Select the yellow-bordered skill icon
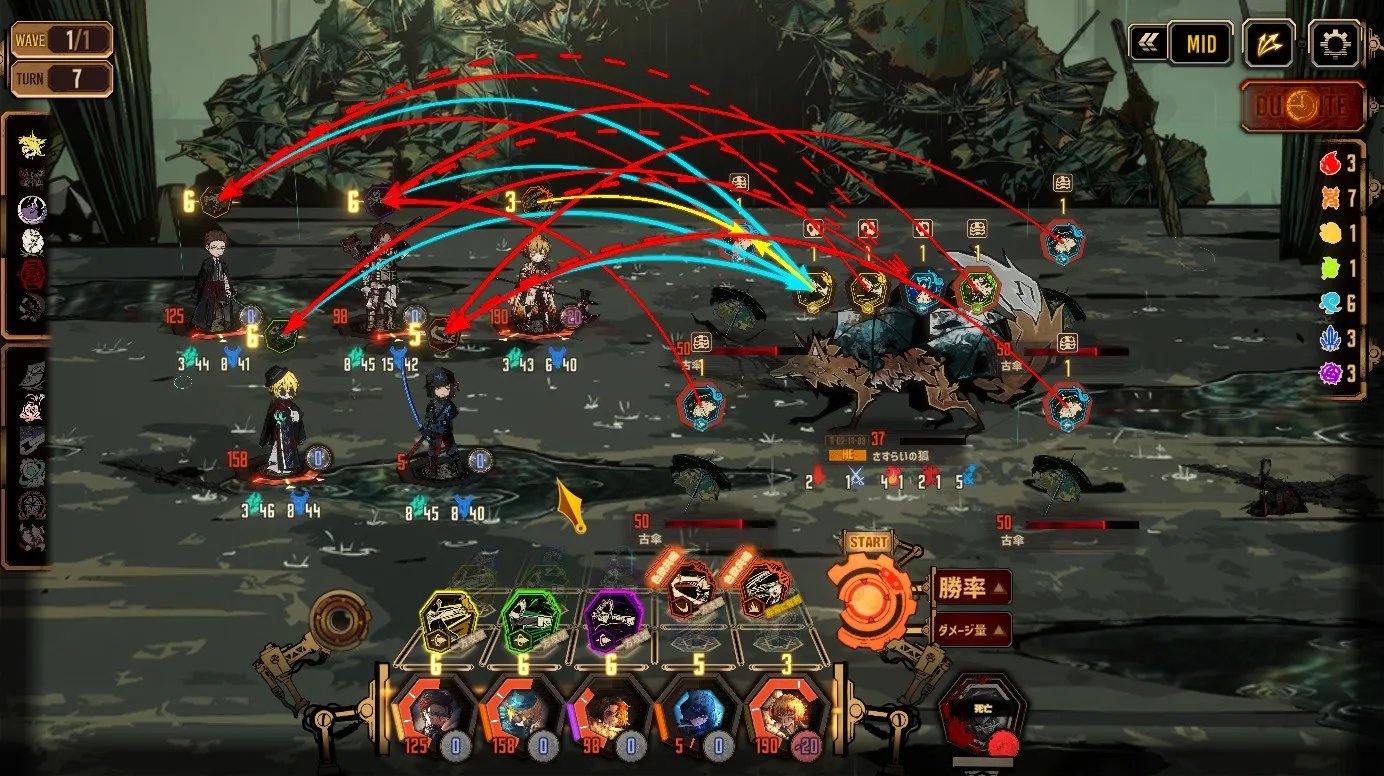The image size is (1384, 776). pos(447,621)
